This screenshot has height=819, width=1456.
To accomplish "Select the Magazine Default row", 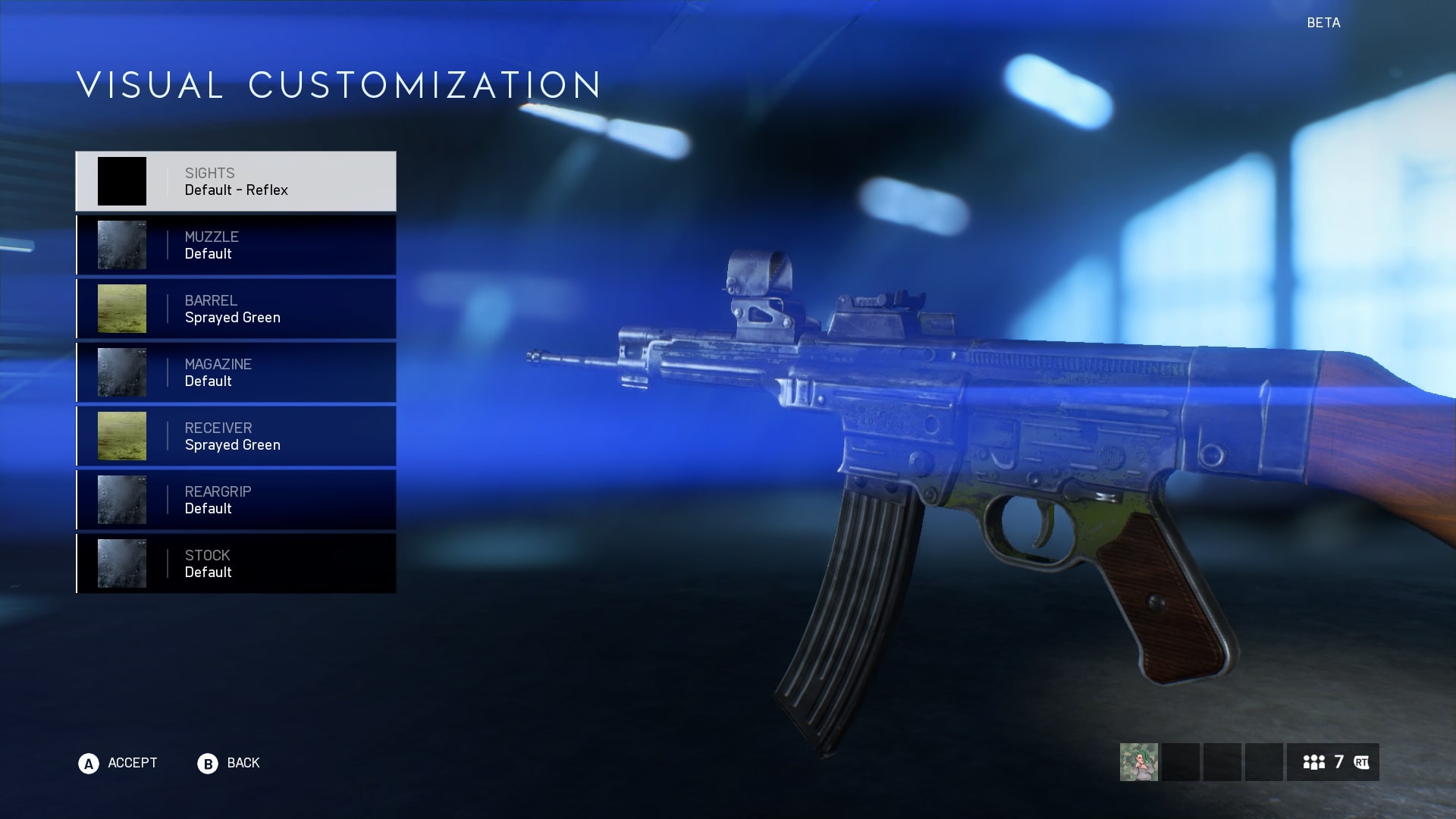I will (x=236, y=372).
